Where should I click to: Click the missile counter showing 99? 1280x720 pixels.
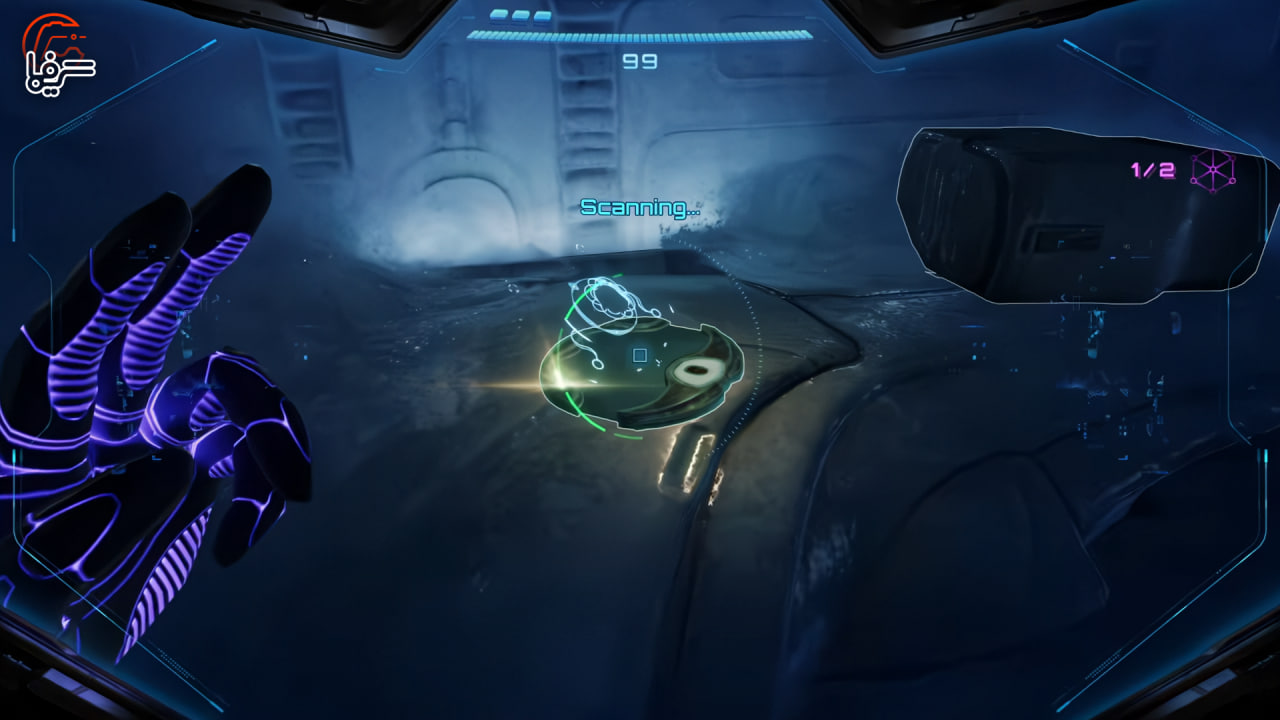point(640,63)
